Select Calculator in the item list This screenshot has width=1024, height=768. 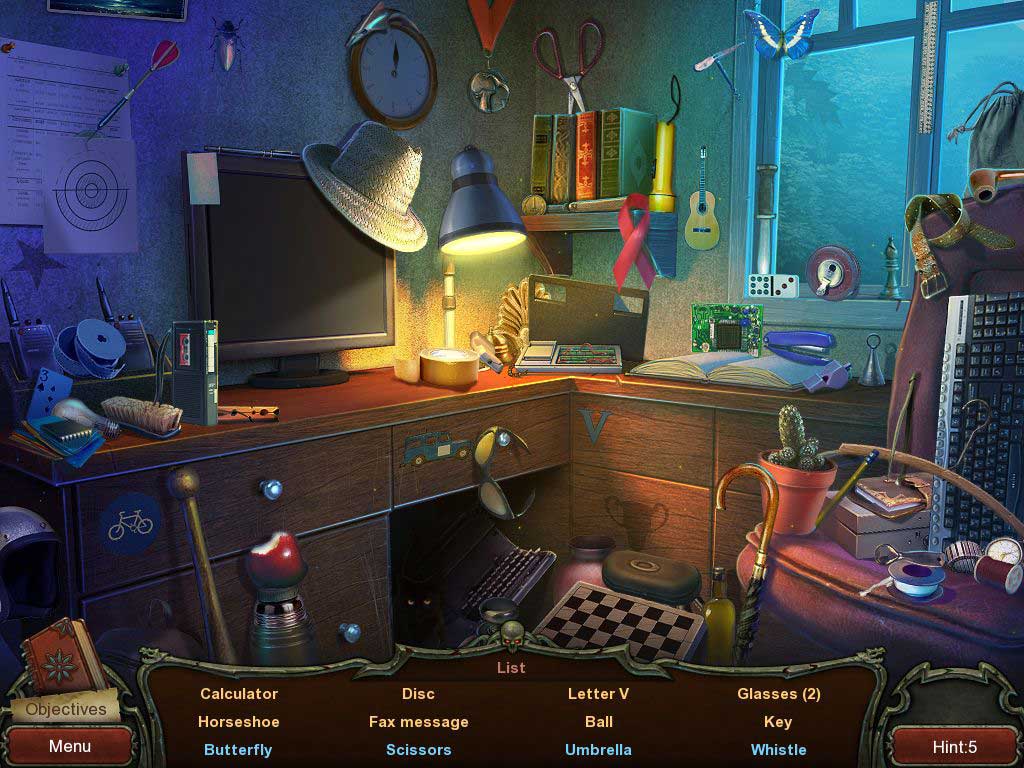coord(239,693)
